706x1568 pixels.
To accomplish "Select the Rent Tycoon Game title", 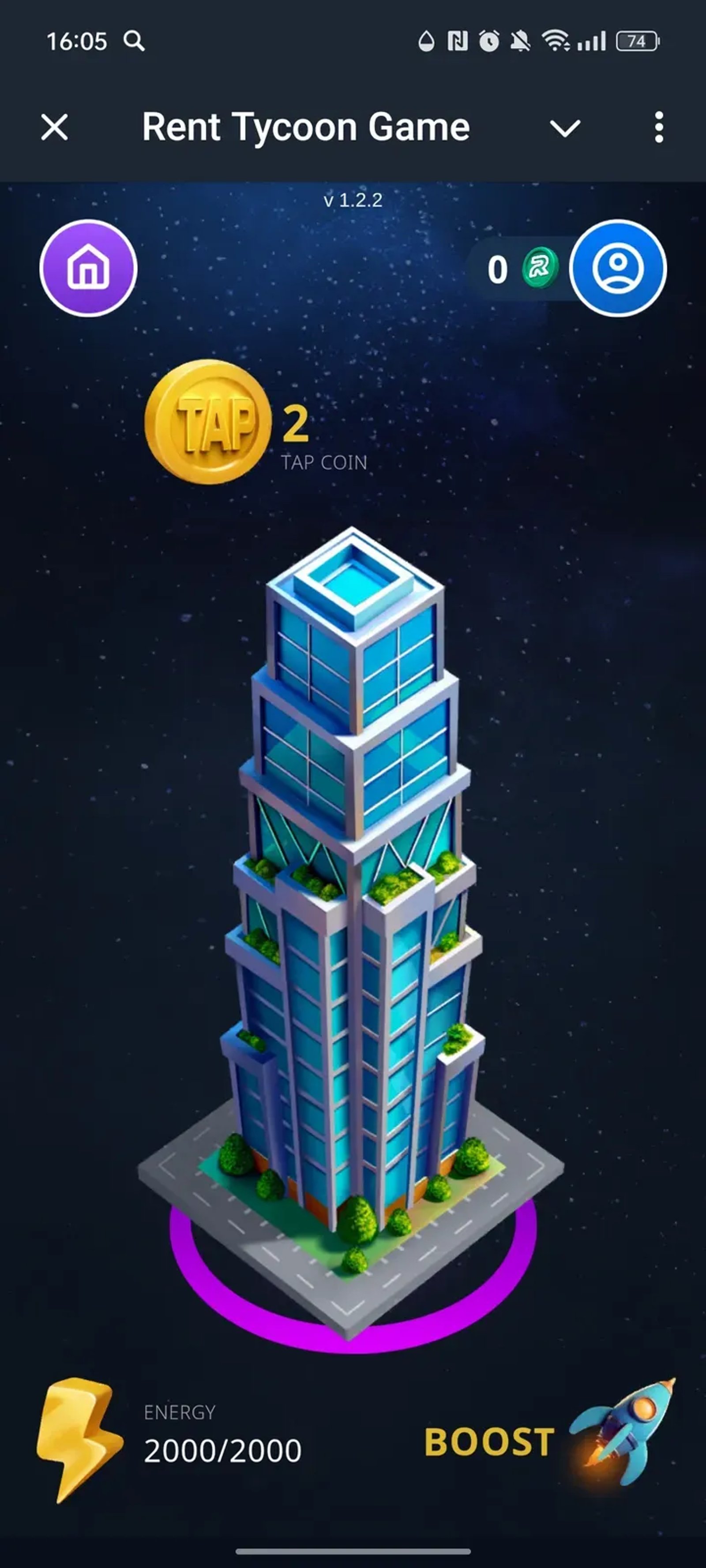I will click(x=306, y=127).
